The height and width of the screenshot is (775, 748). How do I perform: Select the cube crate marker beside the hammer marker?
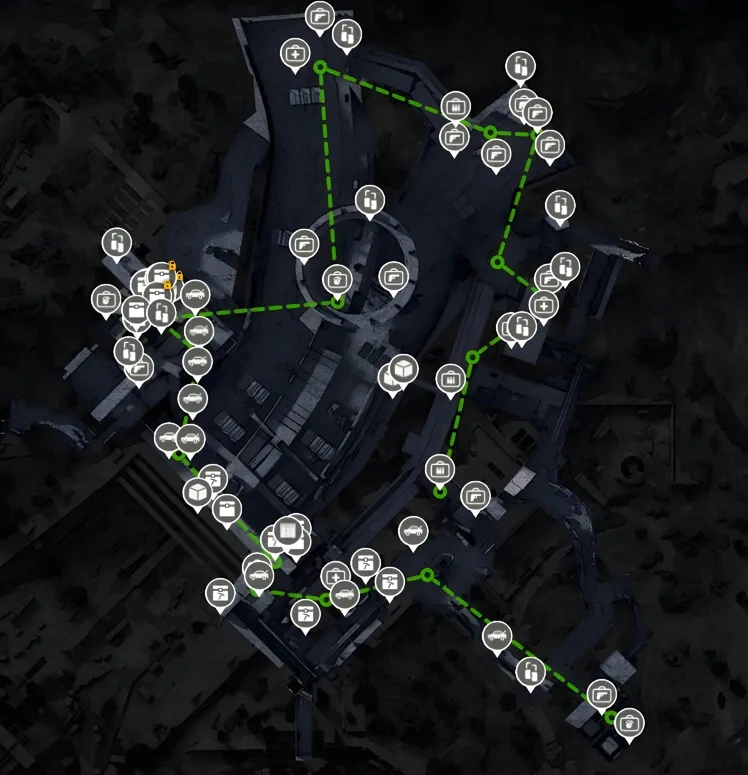coord(197,491)
